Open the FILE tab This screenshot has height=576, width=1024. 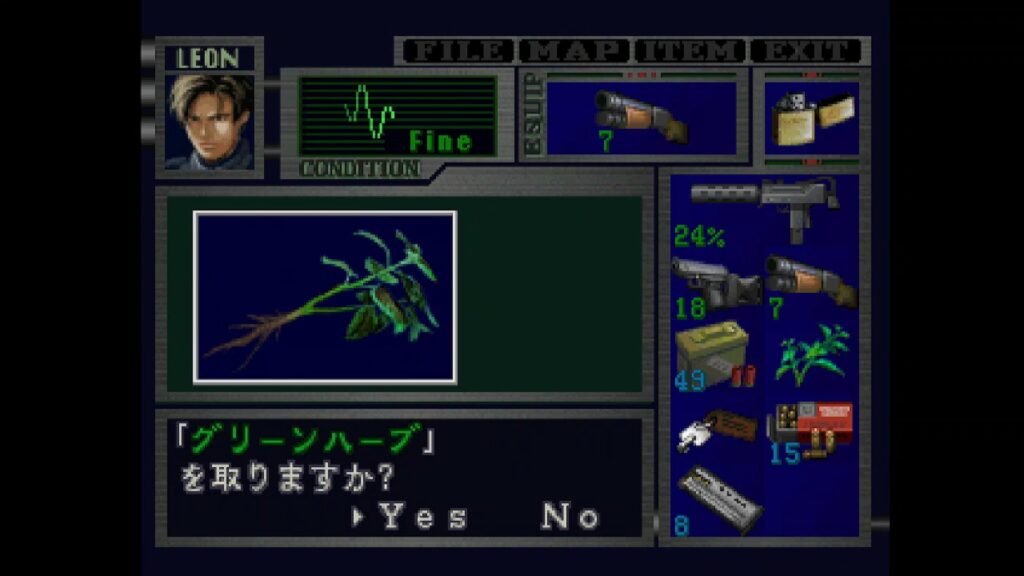[x=457, y=51]
